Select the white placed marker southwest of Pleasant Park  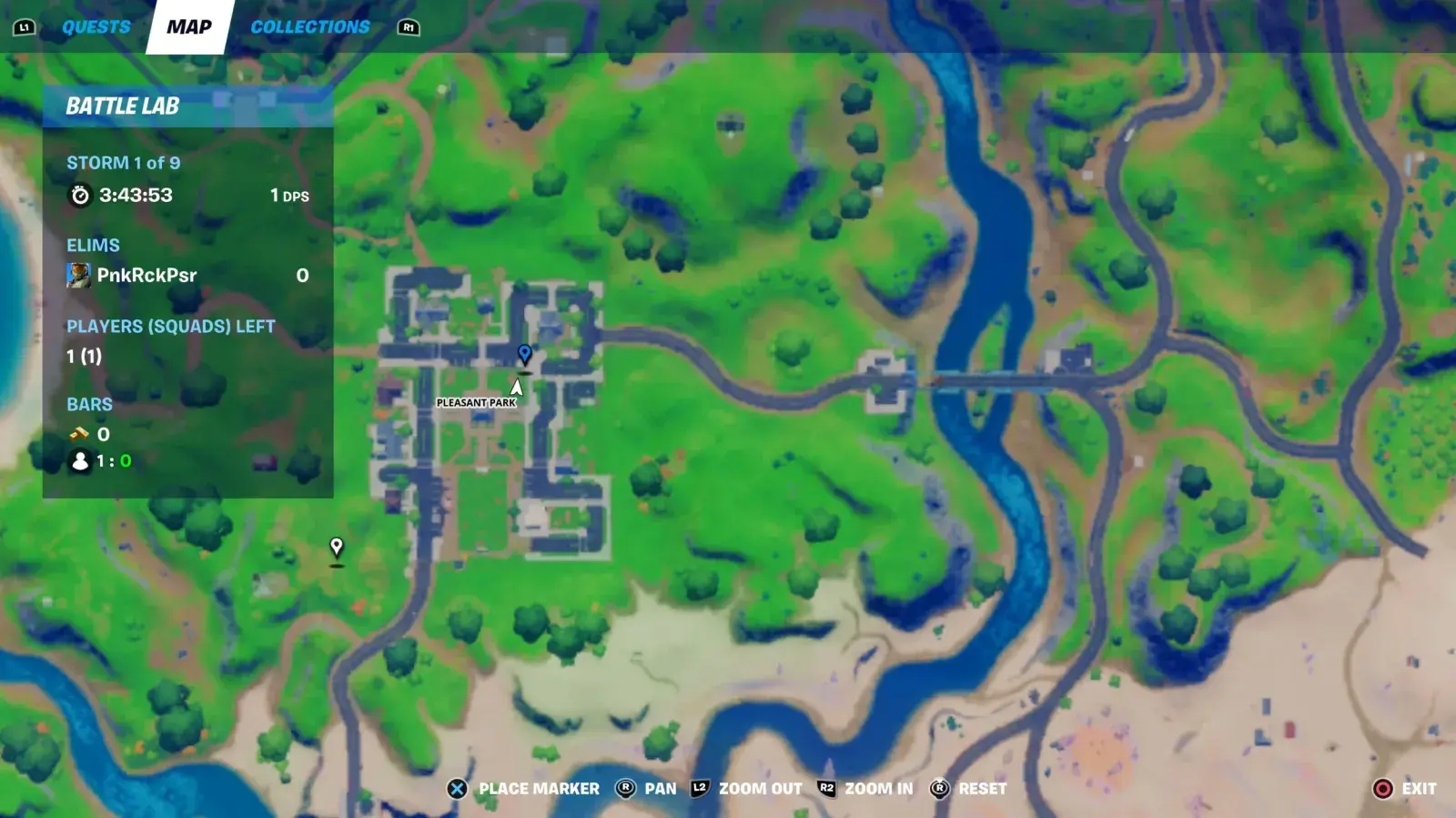pyautogui.click(x=335, y=548)
